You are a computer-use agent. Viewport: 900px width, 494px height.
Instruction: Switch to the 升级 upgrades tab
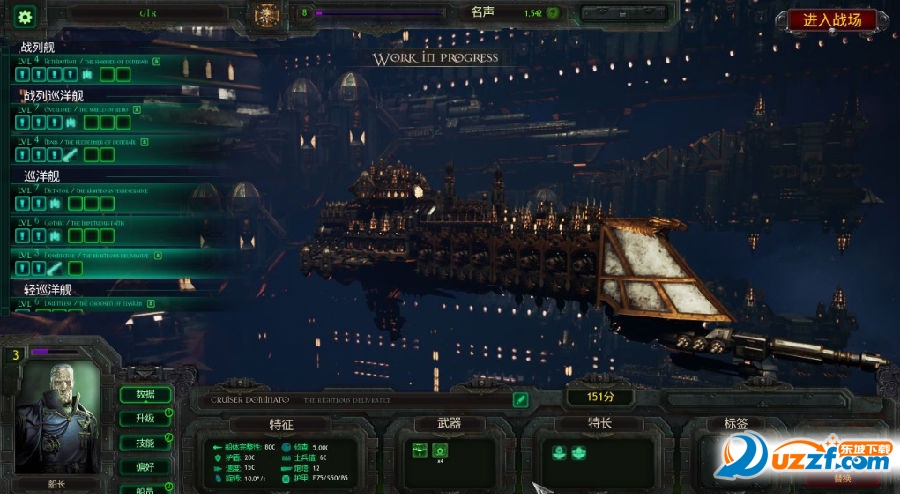(144, 418)
